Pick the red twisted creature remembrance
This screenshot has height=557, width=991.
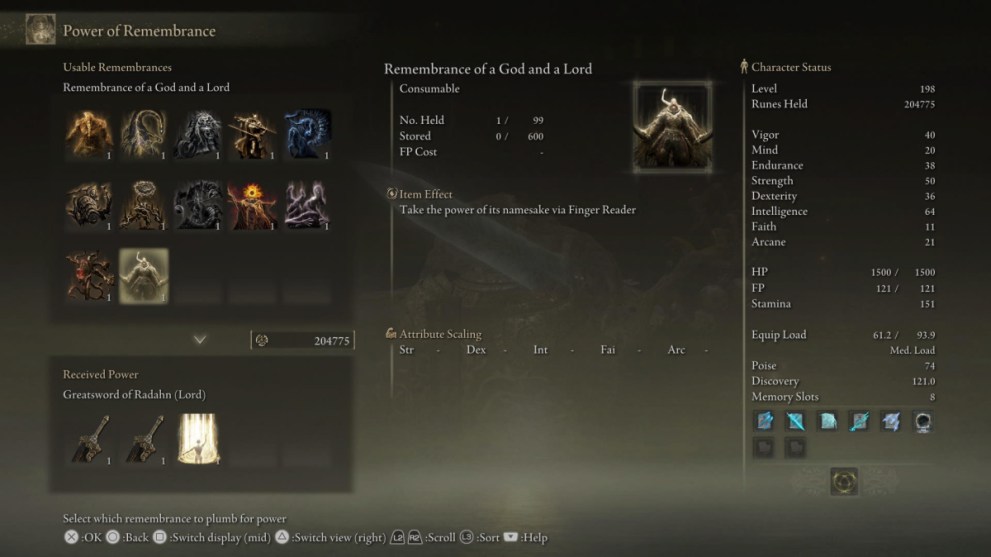(x=90, y=276)
